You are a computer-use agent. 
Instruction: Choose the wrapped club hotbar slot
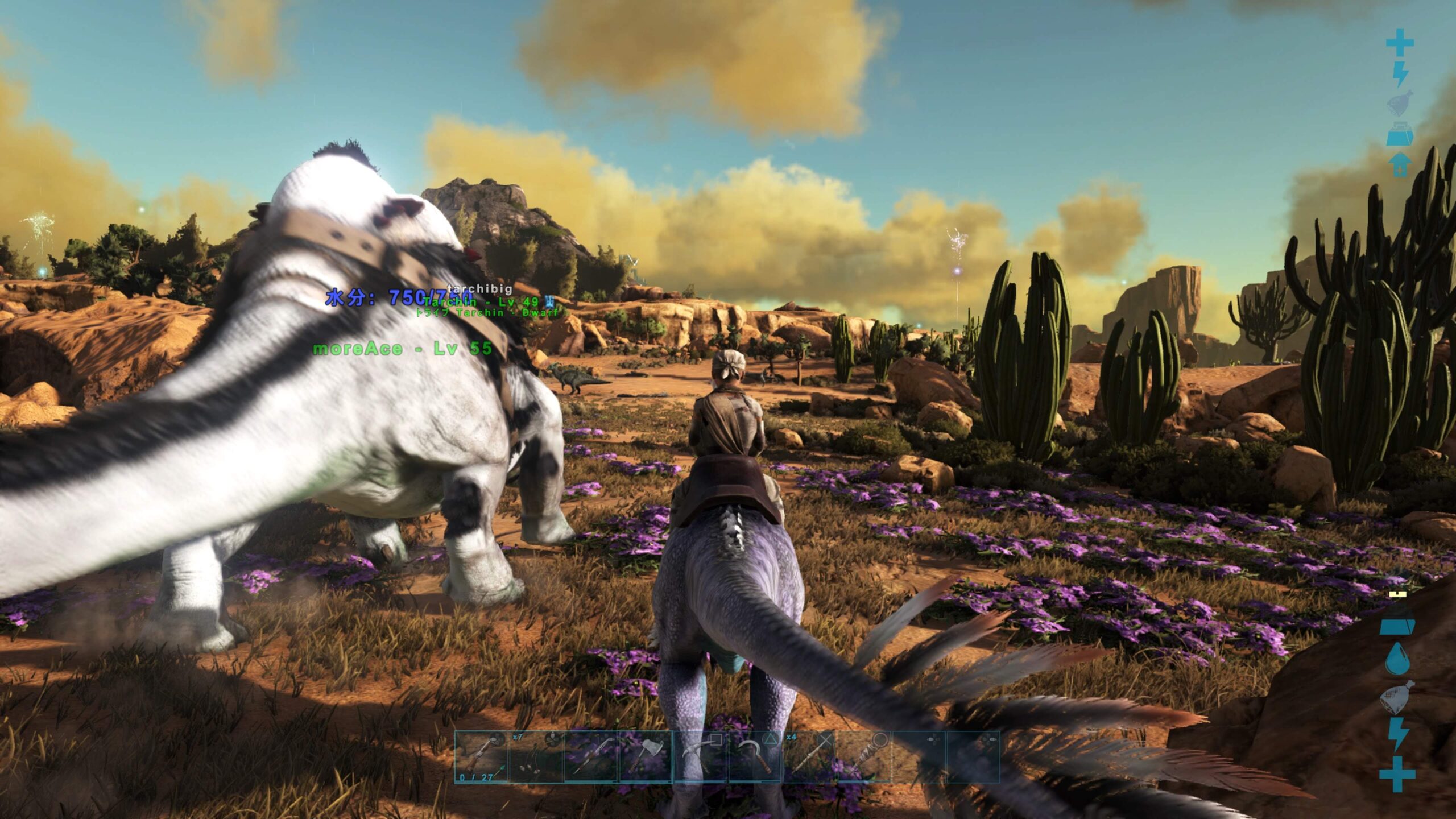click(x=864, y=757)
